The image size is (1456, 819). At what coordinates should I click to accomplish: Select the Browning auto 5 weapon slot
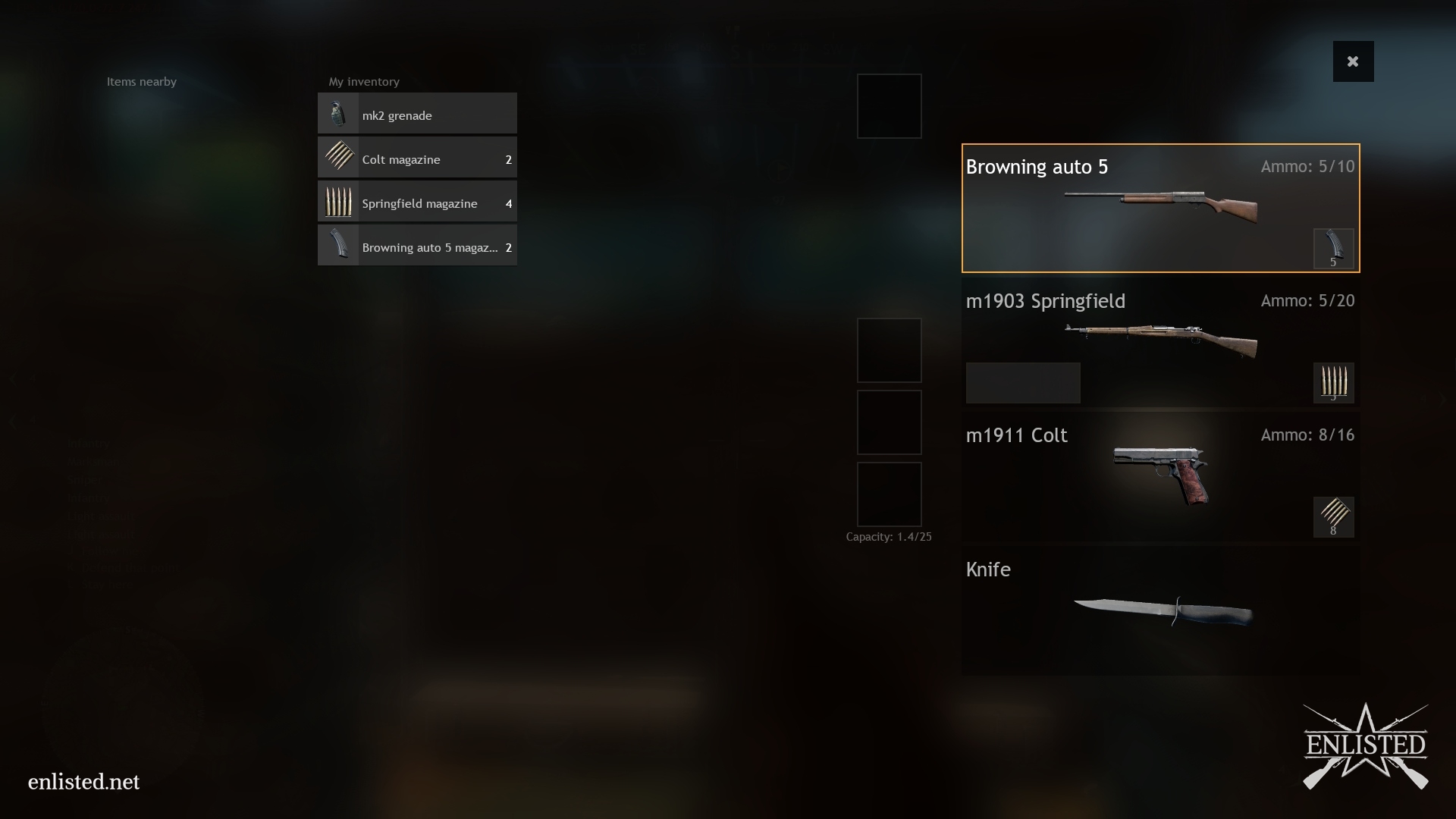[1160, 207]
